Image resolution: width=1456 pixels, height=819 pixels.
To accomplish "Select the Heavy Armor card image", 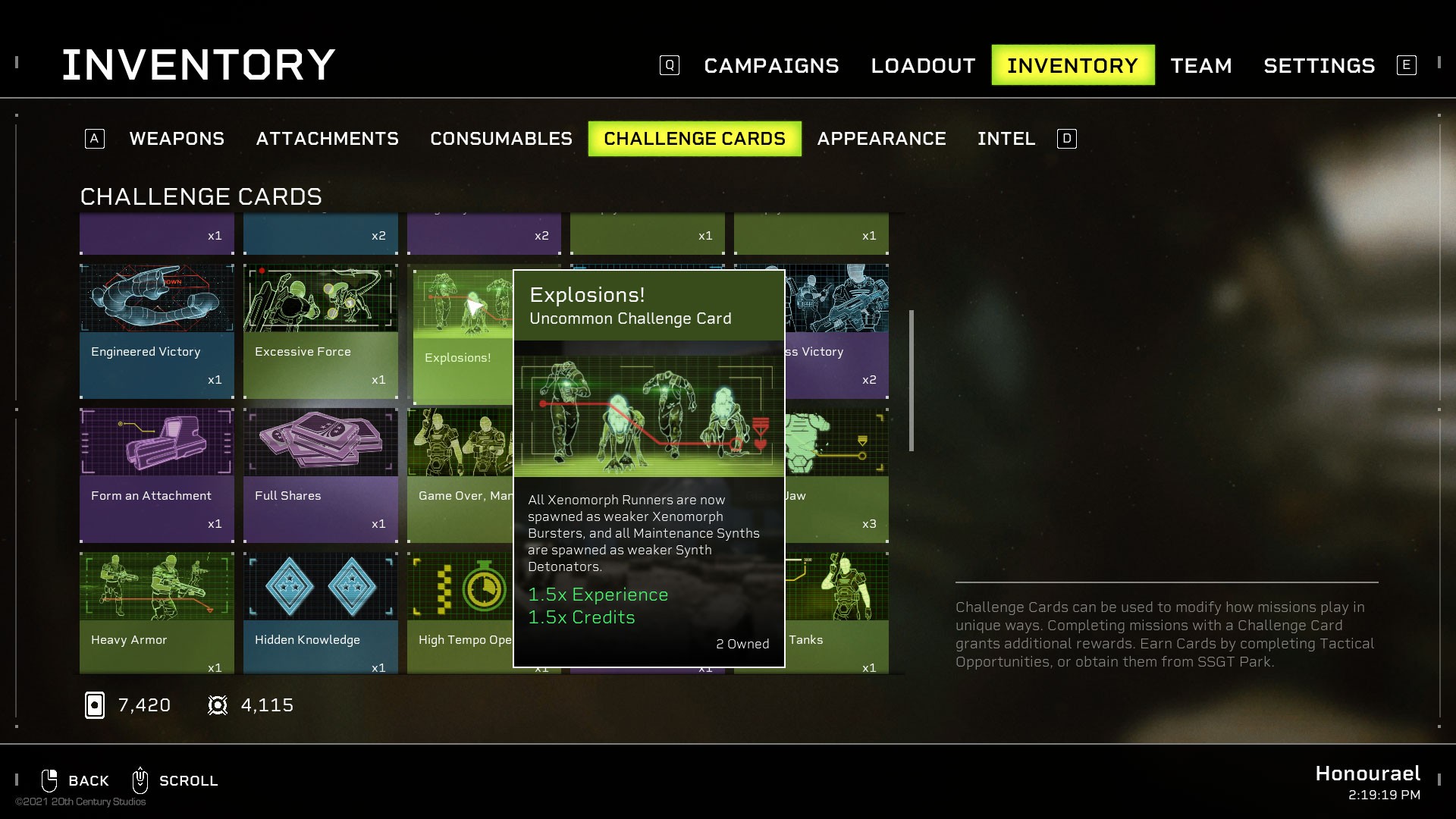I will click(156, 586).
